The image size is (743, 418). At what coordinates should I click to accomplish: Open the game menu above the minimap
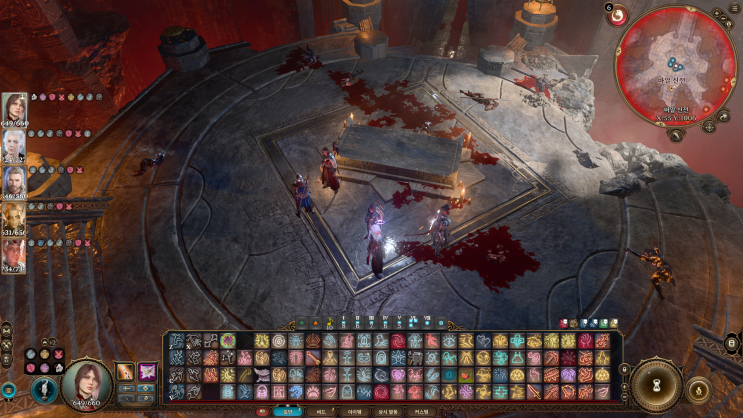[x=735, y=9]
